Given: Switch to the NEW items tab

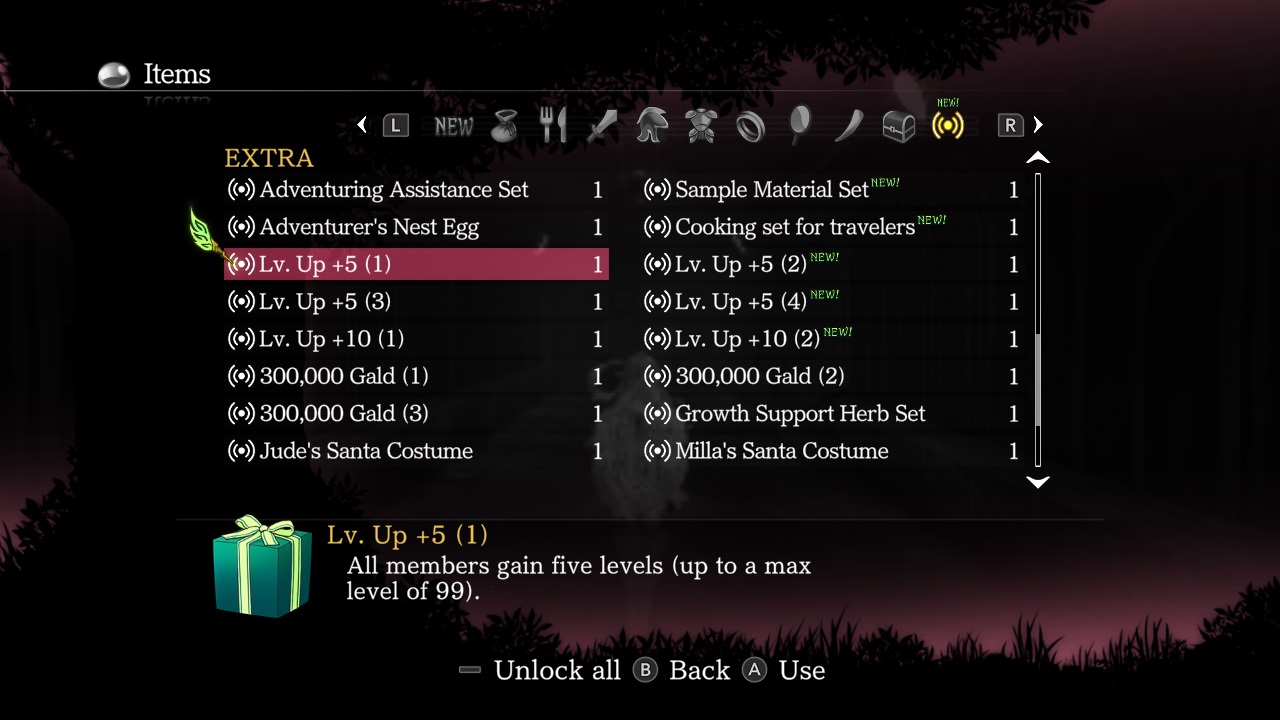Looking at the screenshot, I should (x=454, y=126).
